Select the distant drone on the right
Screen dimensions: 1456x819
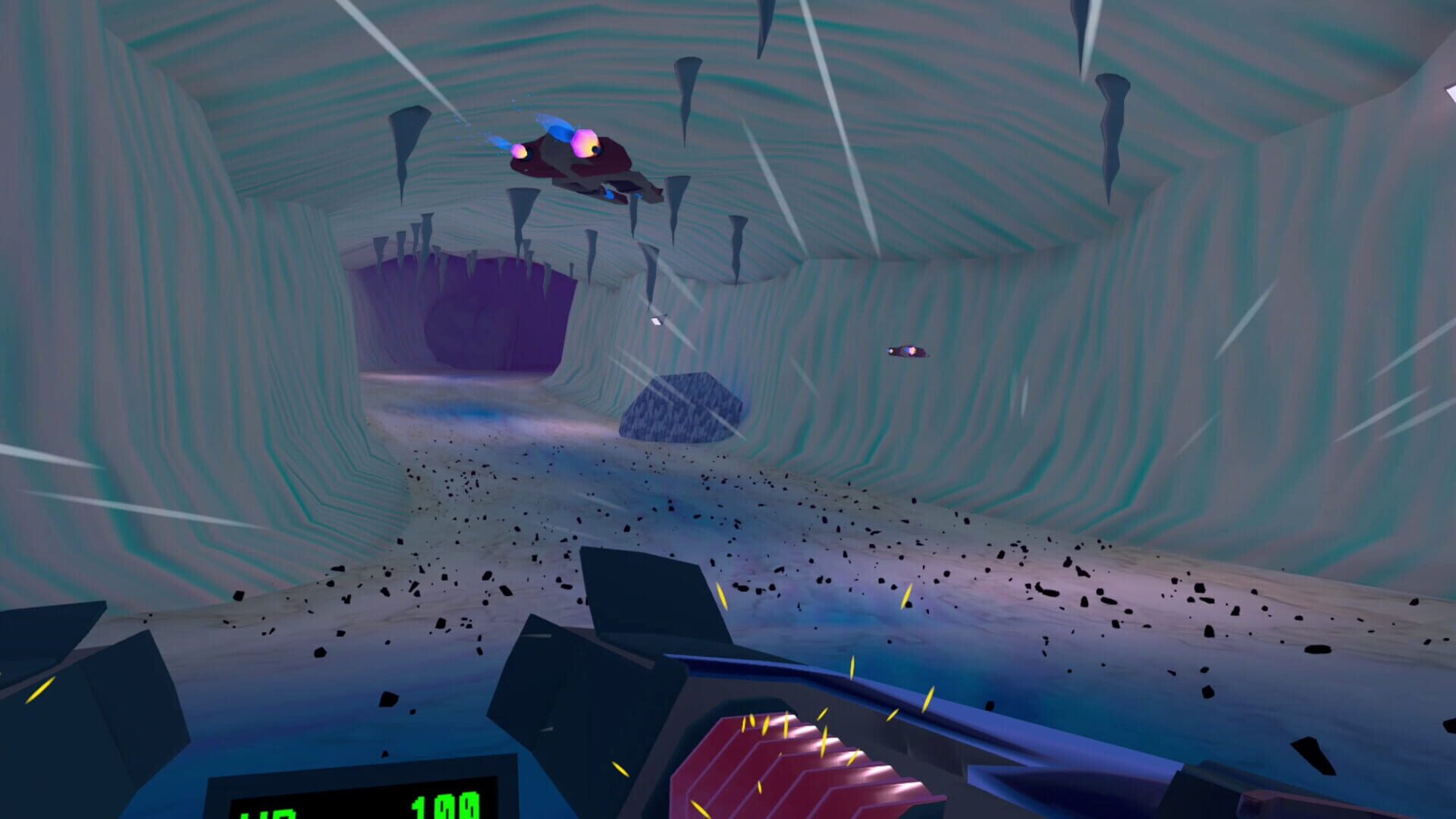(x=908, y=350)
